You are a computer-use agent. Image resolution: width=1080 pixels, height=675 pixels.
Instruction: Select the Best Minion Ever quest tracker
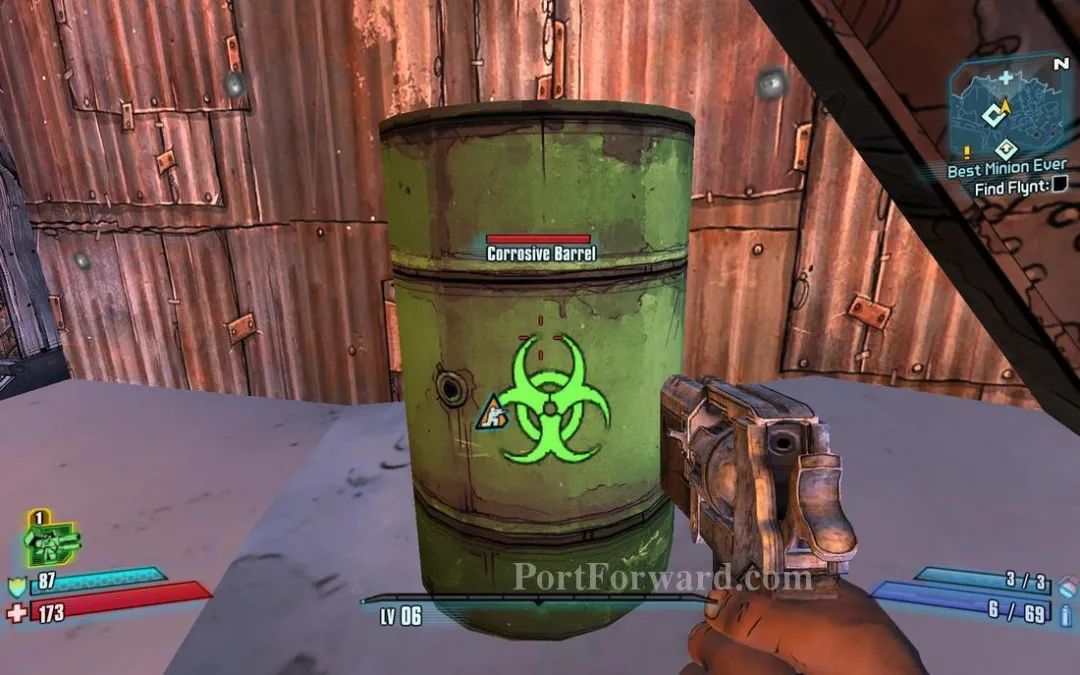[x=1006, y=167]
